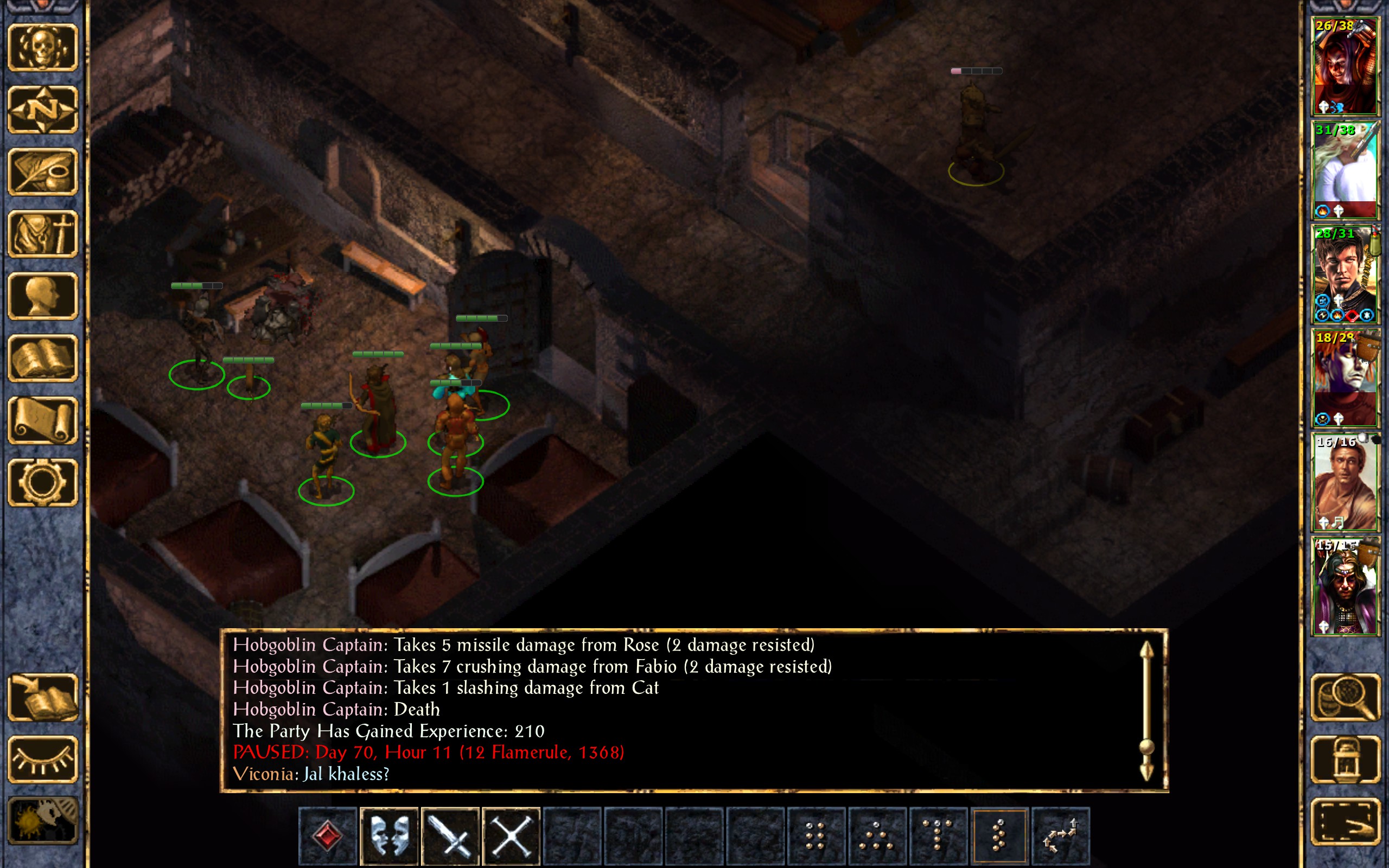Viewport: 1389px width, 868px height.
Task: Toggle the lantern button on the right sidebar
Action: click(1345, 759)
